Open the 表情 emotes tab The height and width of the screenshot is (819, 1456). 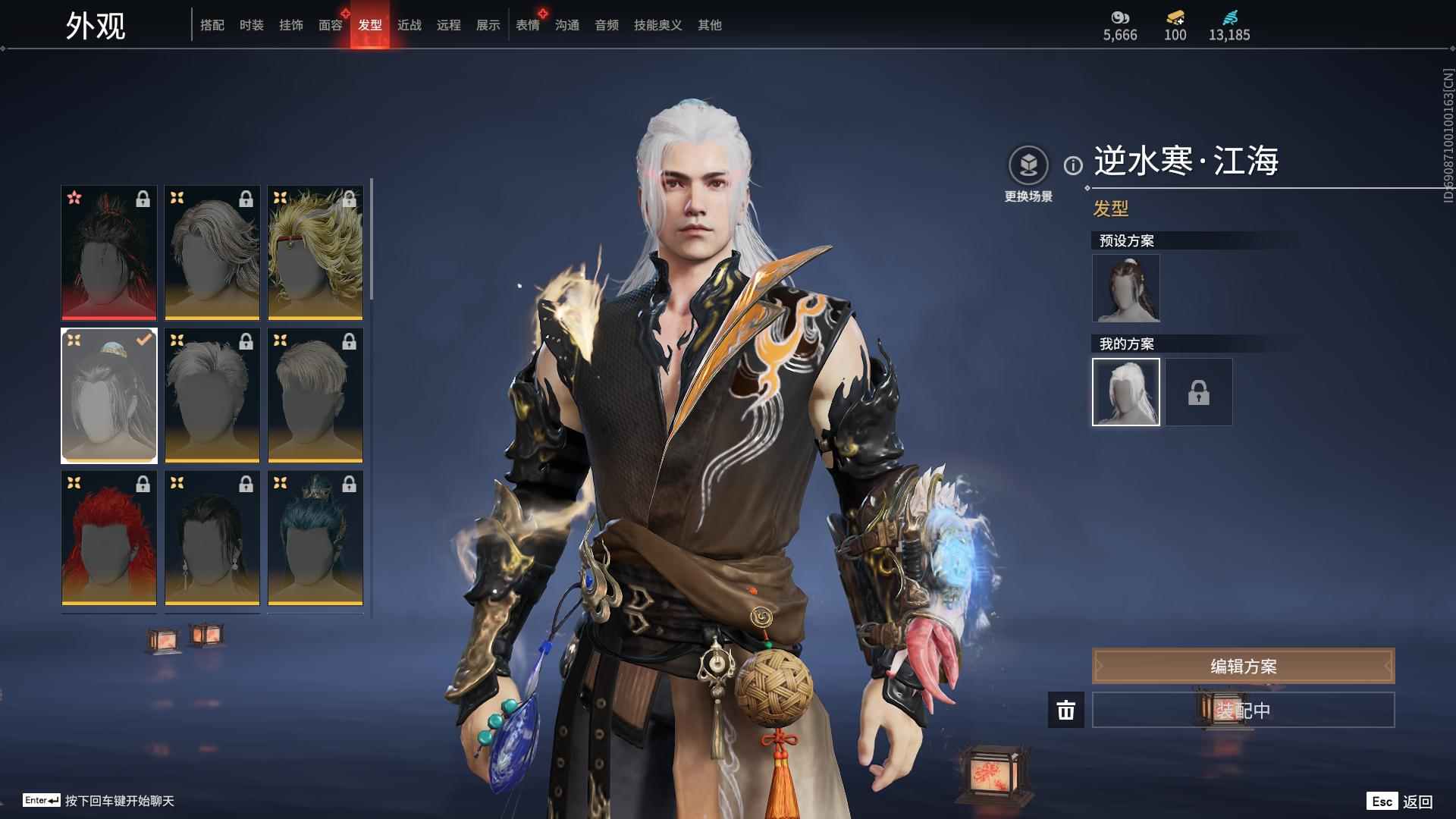[528, 25]
